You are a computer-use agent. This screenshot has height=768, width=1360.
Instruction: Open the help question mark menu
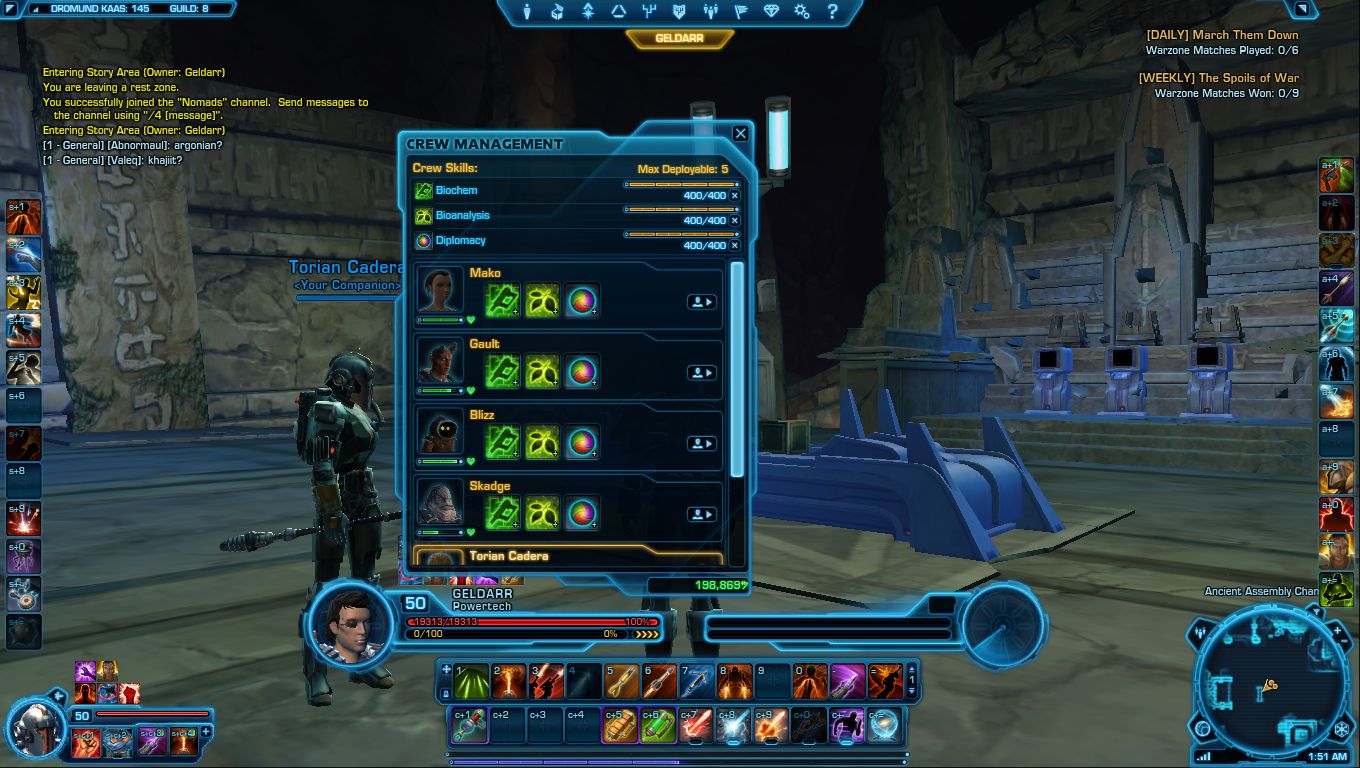coord(832,12)
